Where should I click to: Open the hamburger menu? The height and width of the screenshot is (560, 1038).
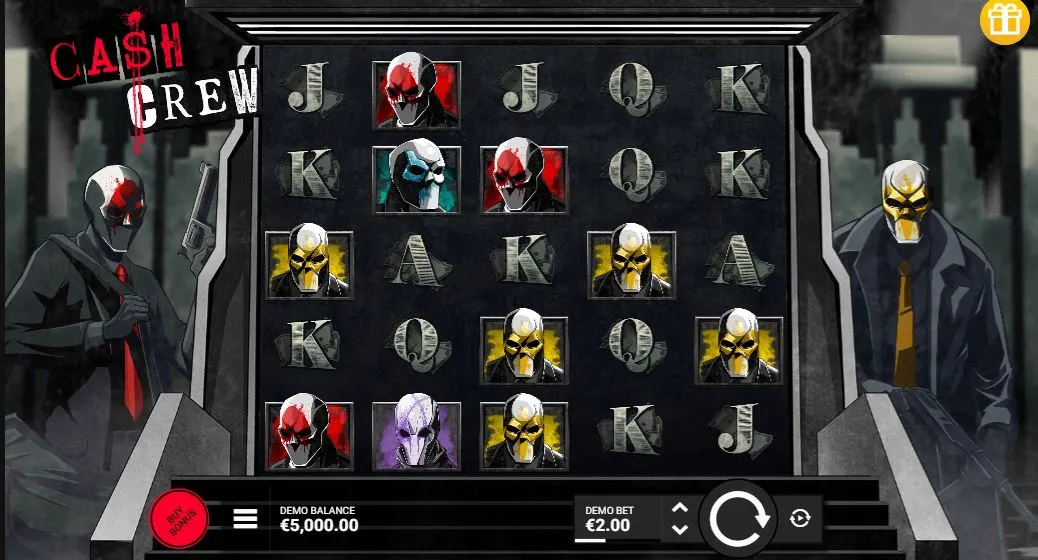click(x=245, y=518)
